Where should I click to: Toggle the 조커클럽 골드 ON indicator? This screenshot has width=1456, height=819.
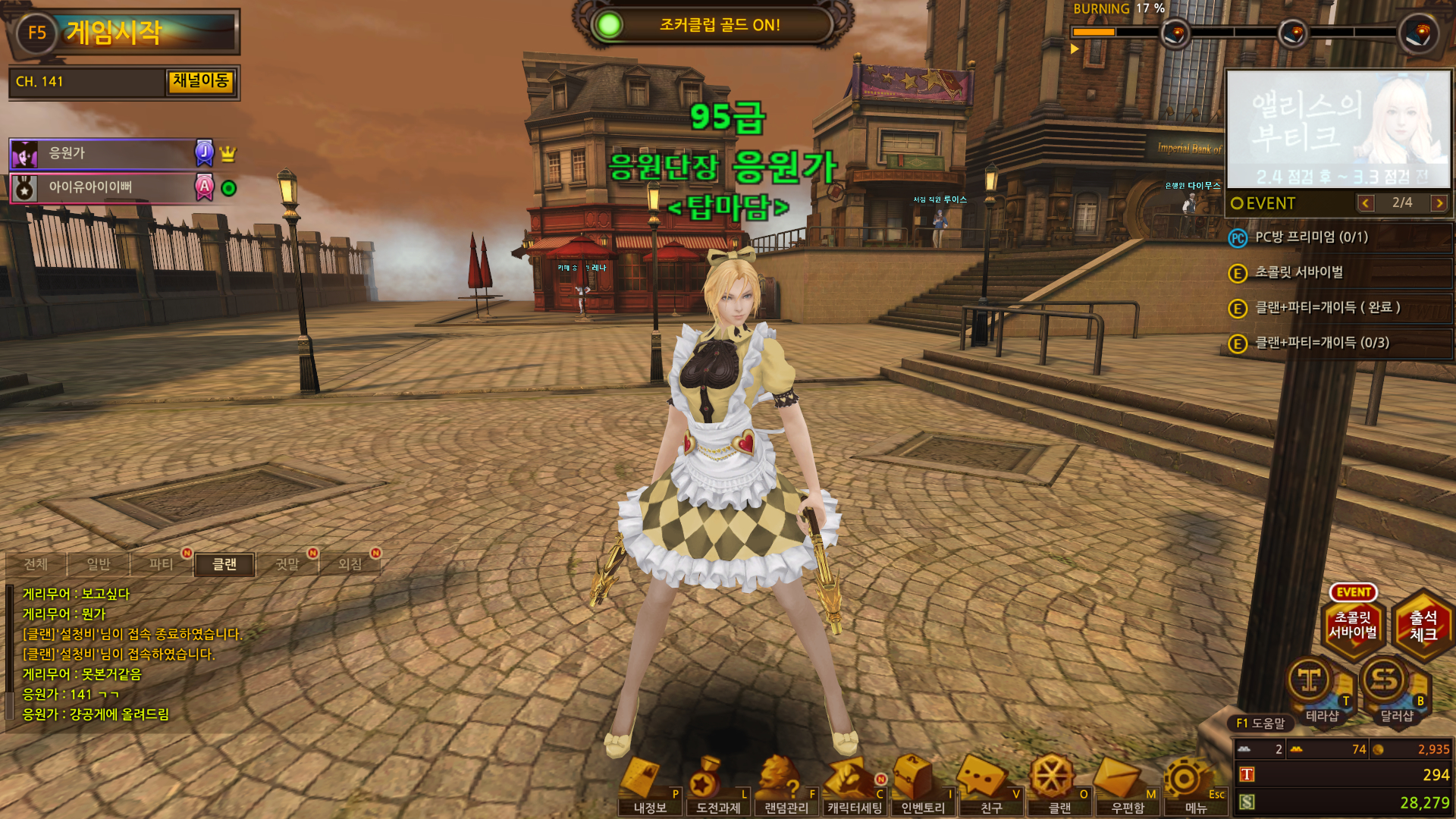click(x=608, y=25)
